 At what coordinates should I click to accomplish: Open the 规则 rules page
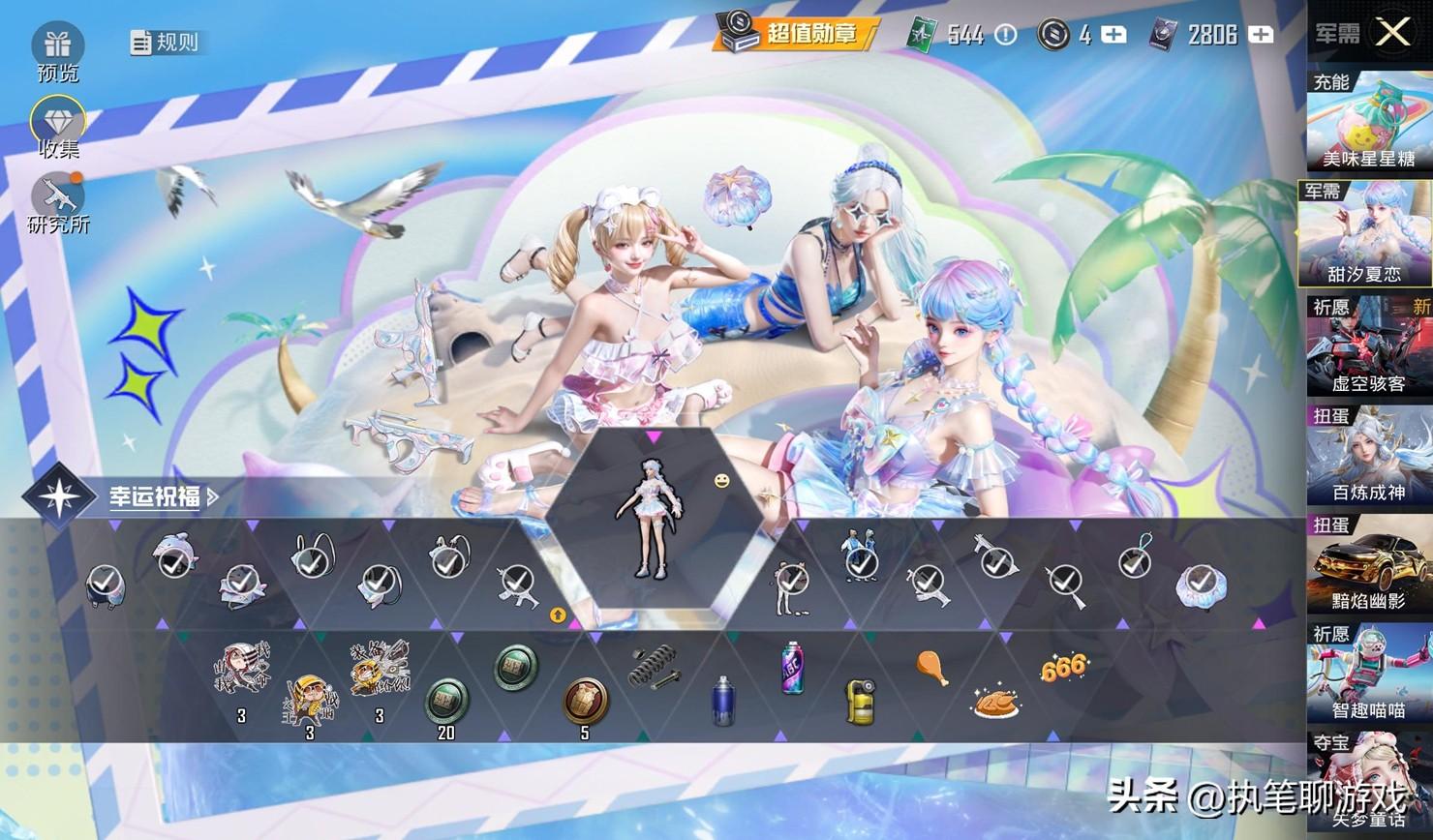166,42
